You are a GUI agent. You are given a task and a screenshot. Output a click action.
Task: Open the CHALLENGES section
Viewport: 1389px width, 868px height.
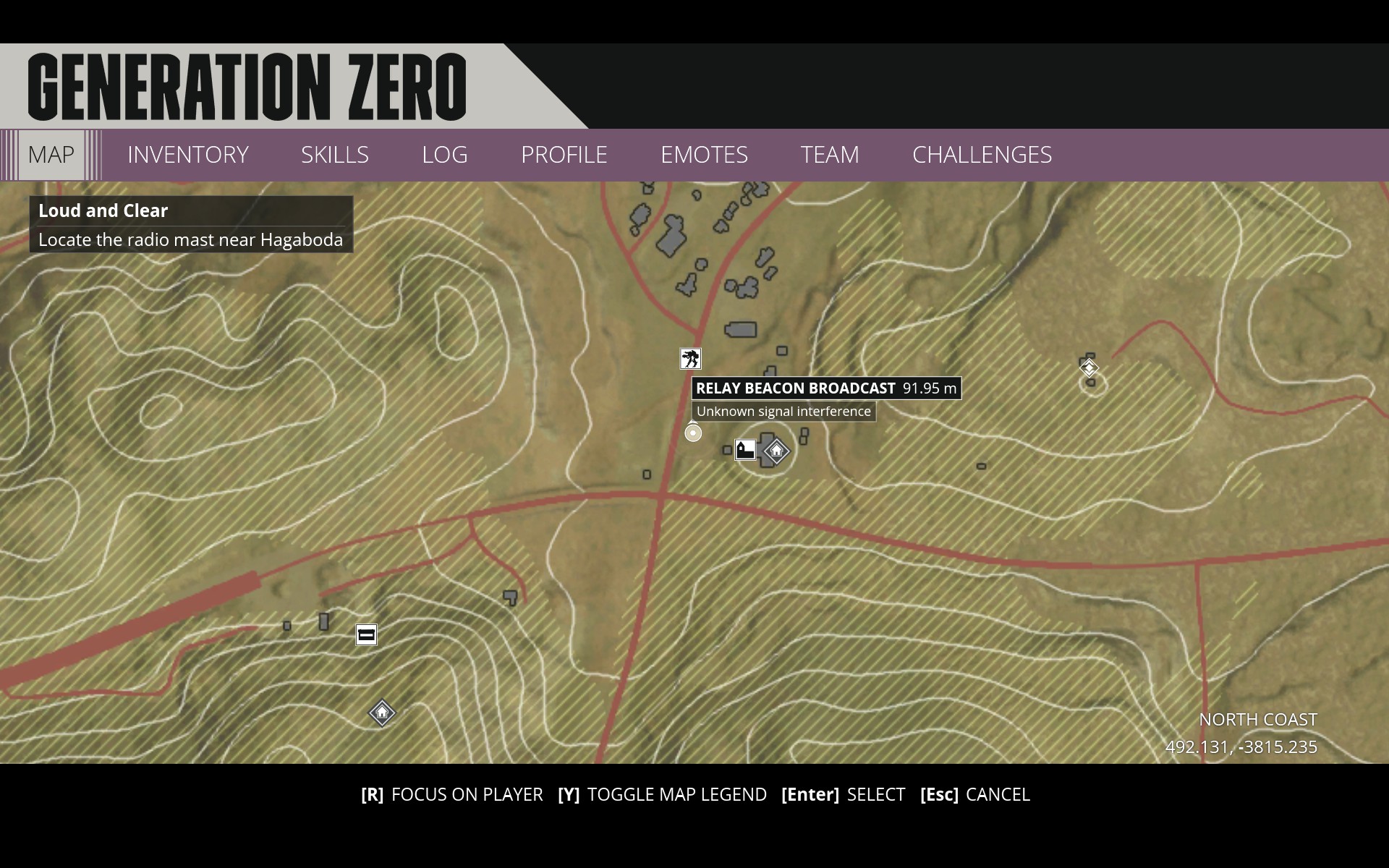coord(982,154)
